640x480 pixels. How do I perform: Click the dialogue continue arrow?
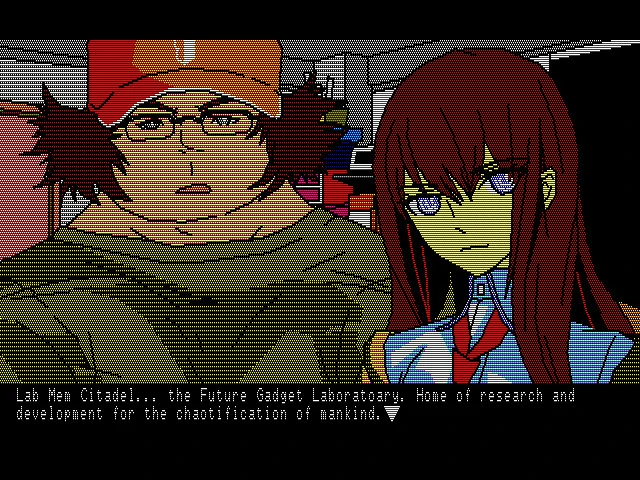tap(392, 413)
